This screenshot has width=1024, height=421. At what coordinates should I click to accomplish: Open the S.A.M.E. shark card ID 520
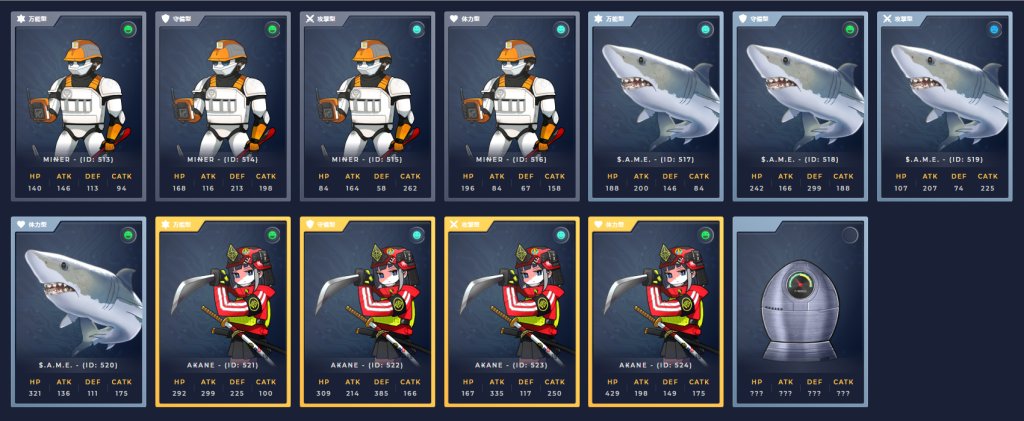(79, 311)
